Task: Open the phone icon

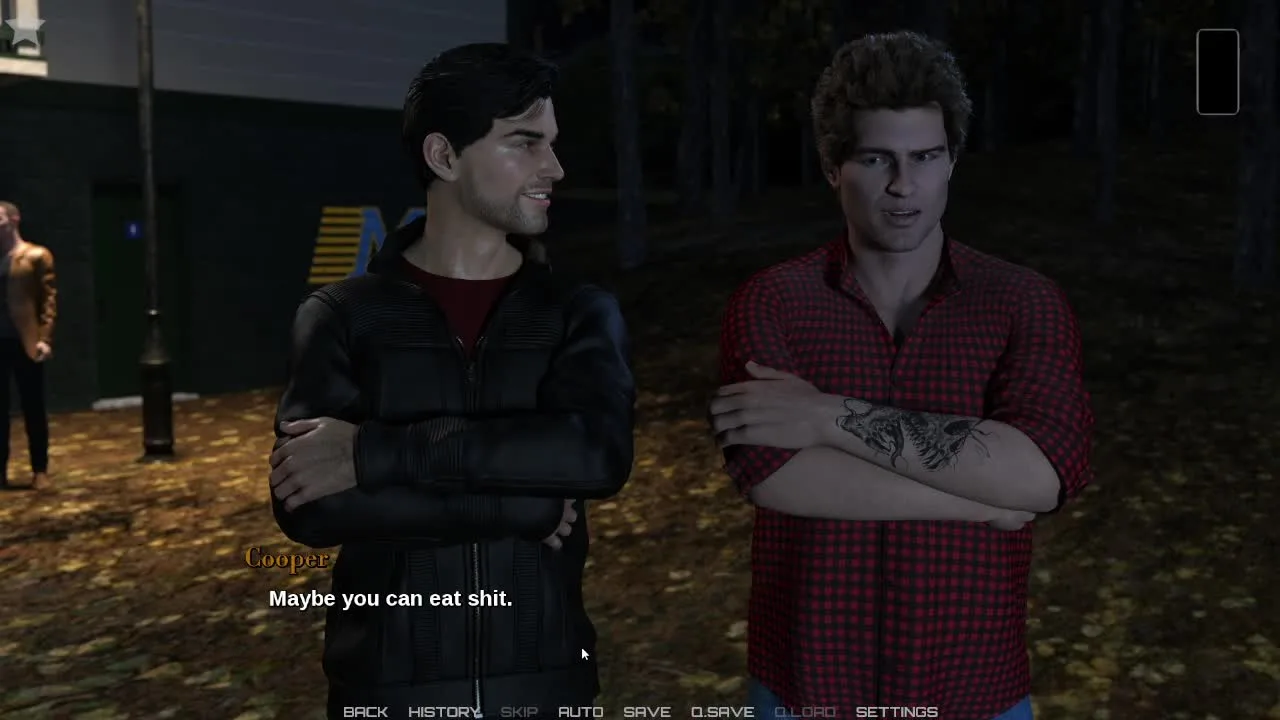Action: click(1217, 71)
